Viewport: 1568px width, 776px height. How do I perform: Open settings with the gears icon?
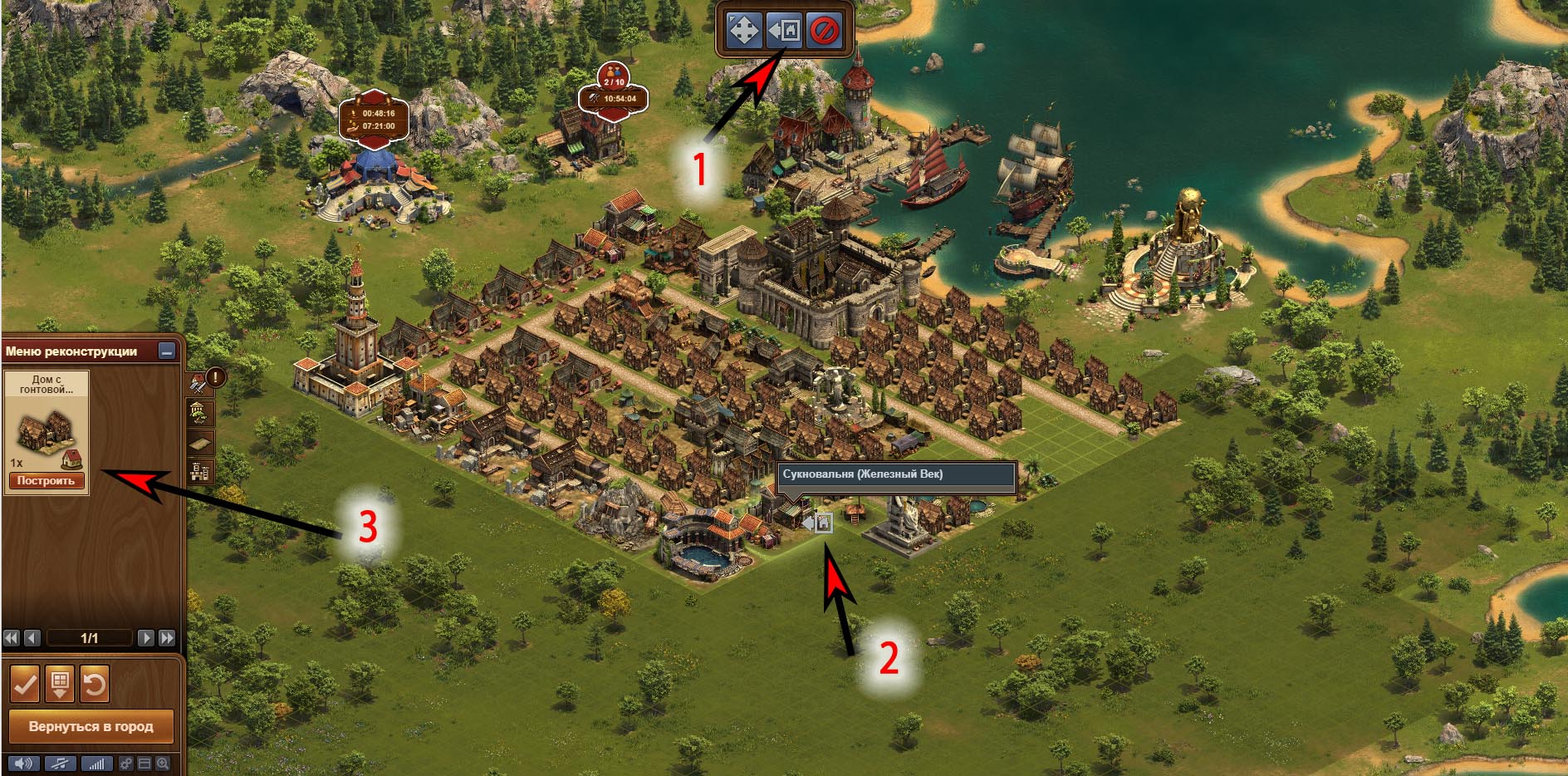click(125, 764)
